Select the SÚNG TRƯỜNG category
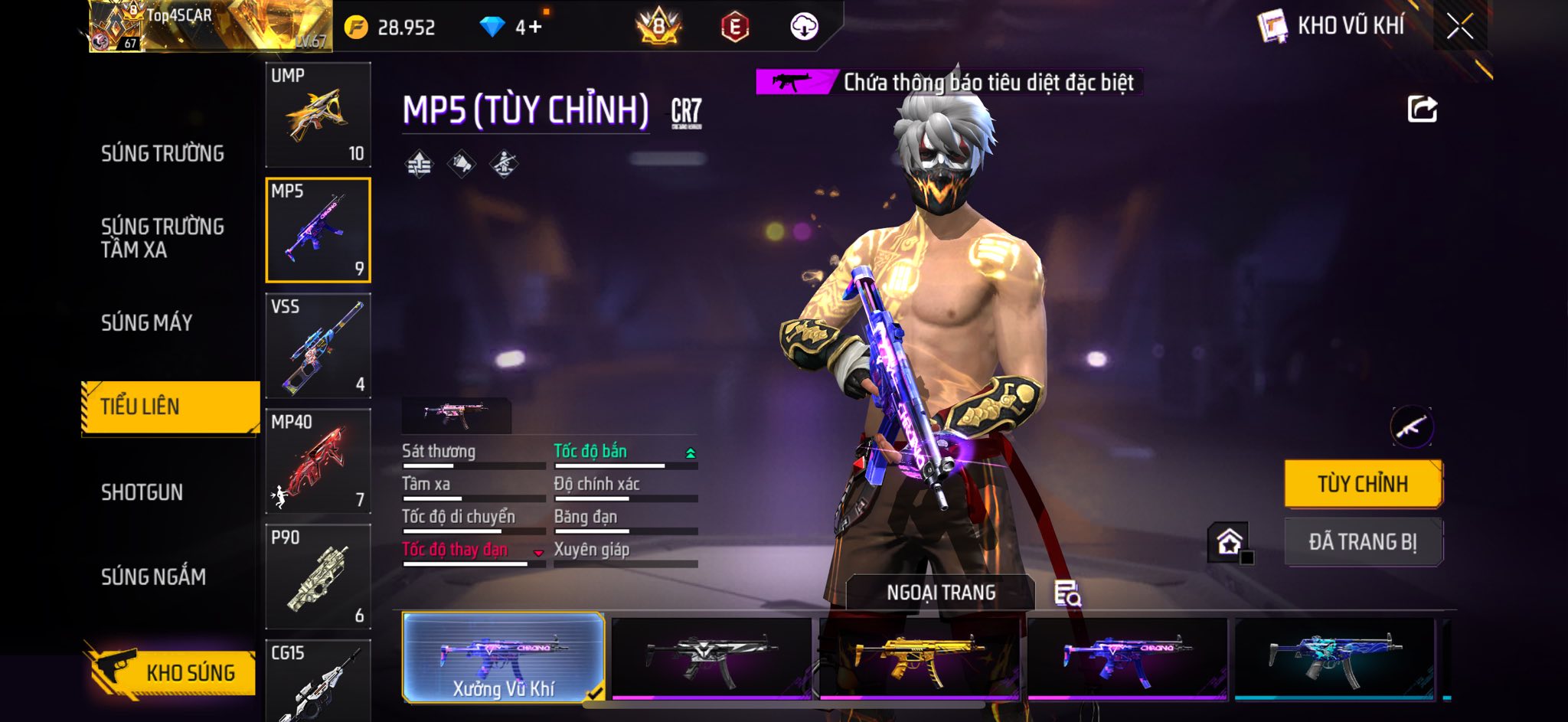The image size is (1568, 722). coord(162,154)
